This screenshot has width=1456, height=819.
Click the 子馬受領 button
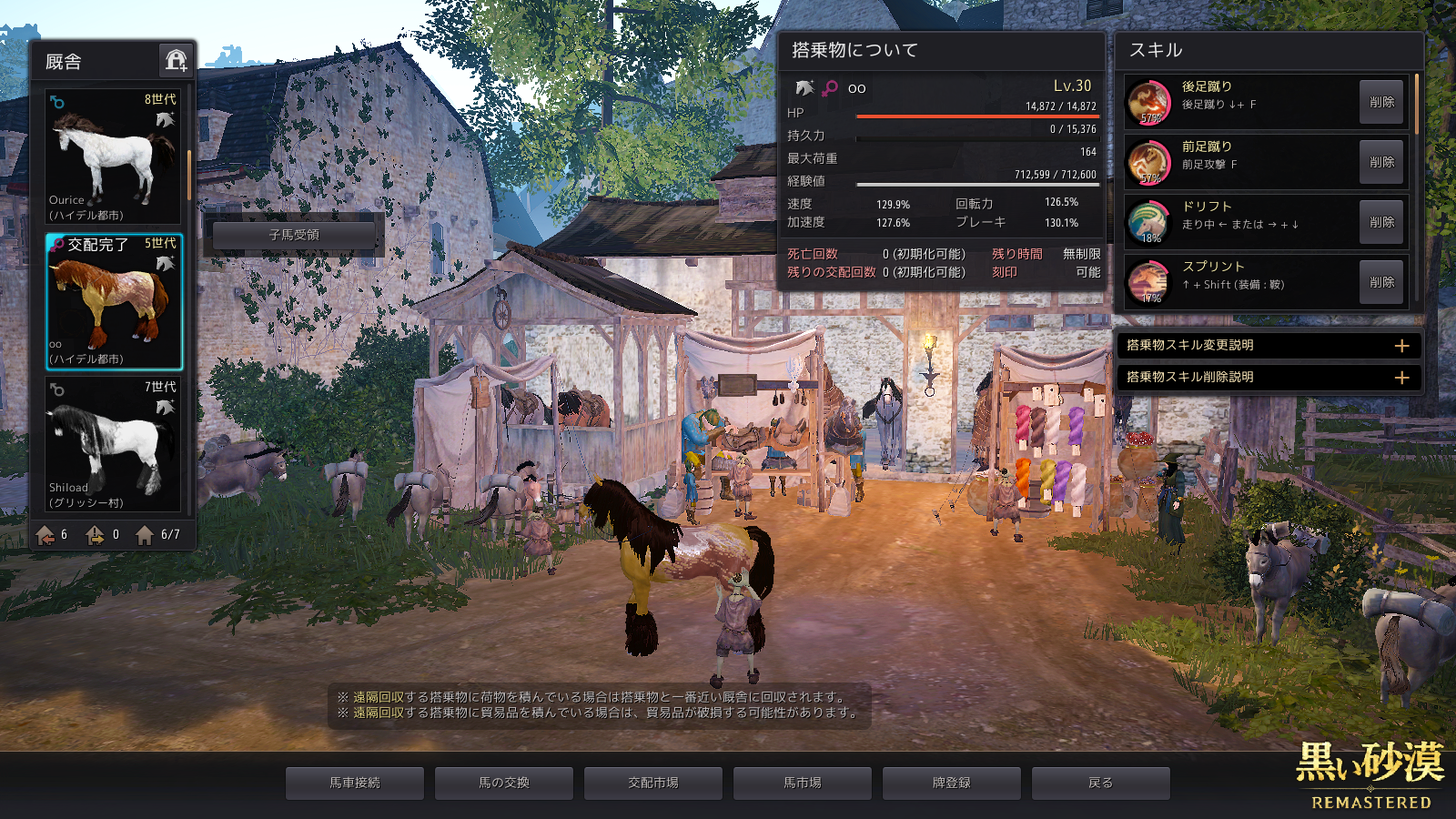click(x=294, y=235)
